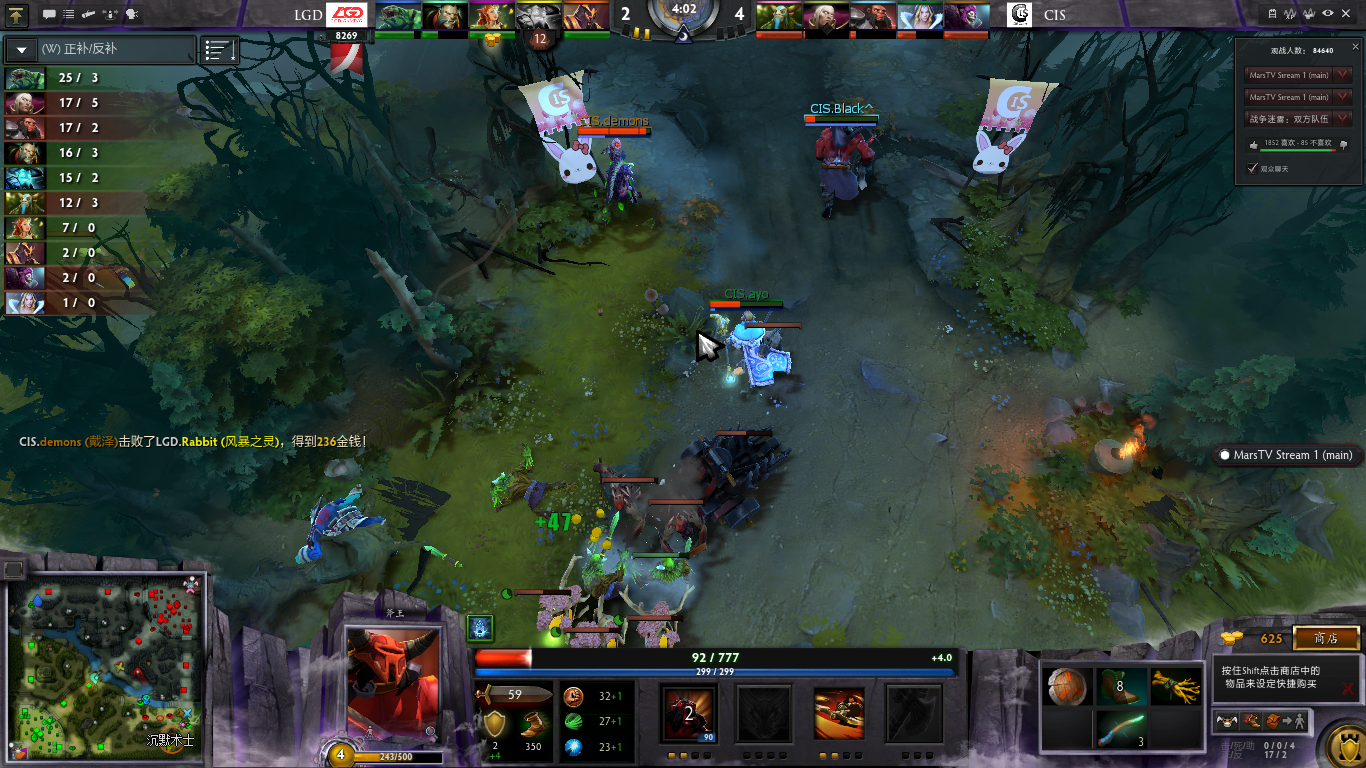Use the Magic Stick with 3 charges
Screen dimensions: 1366x768
click(1121, 730)
